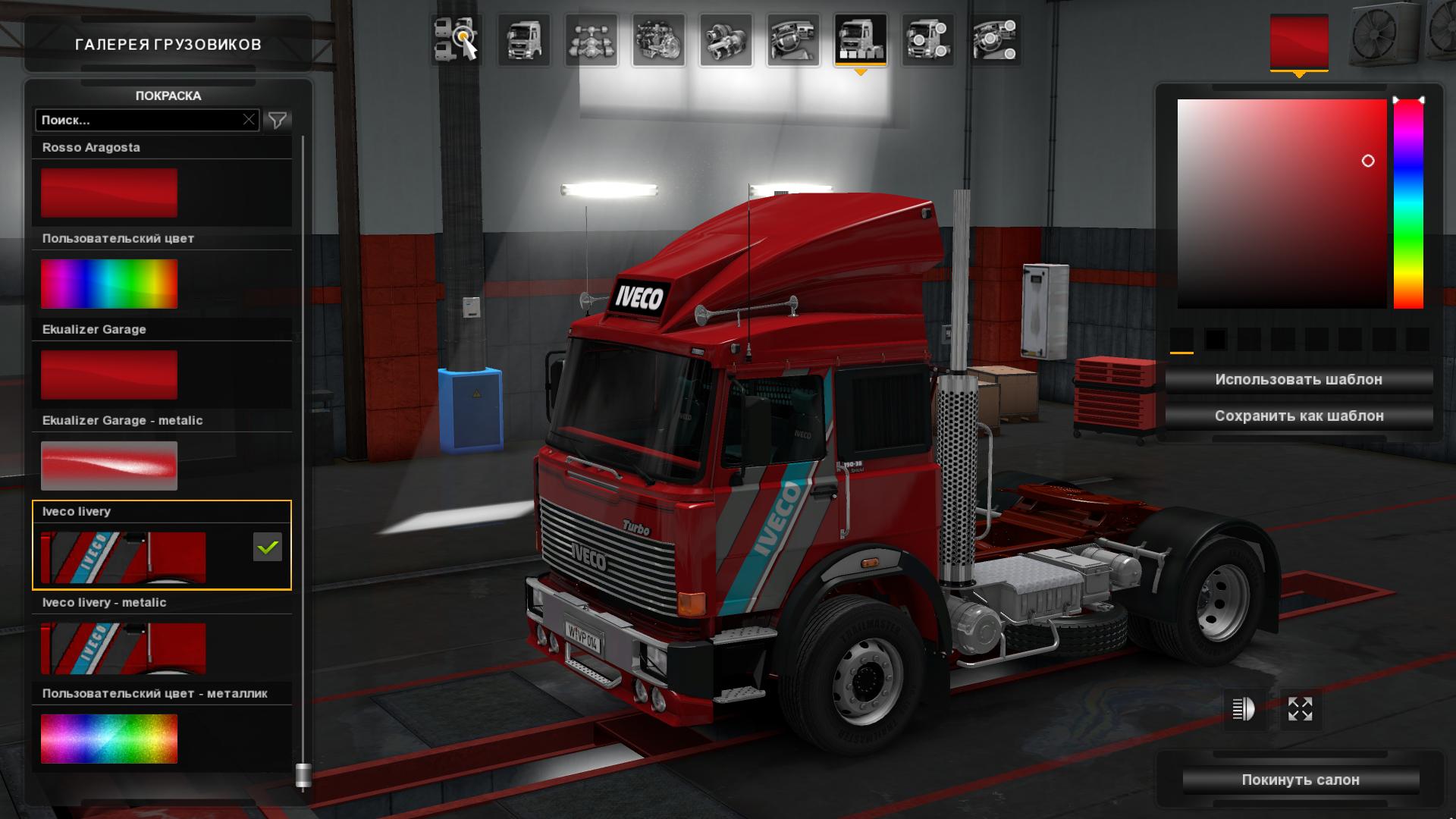Choose the Rosso Aragosta paint
Screen dimensions: 1456x819
point(109,193)
